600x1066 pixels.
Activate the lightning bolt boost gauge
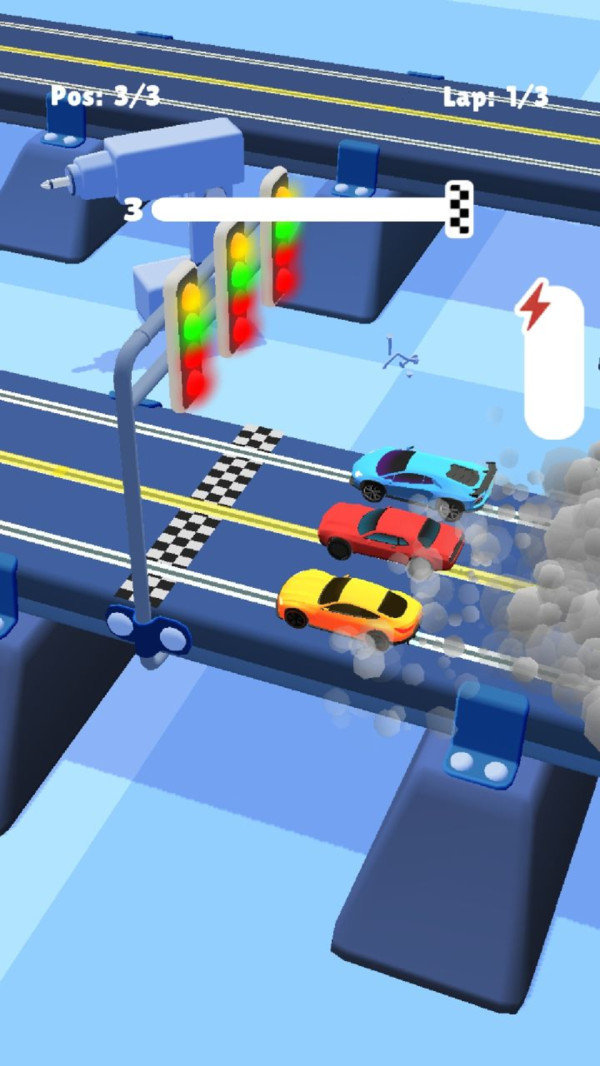tap(553, 362)
